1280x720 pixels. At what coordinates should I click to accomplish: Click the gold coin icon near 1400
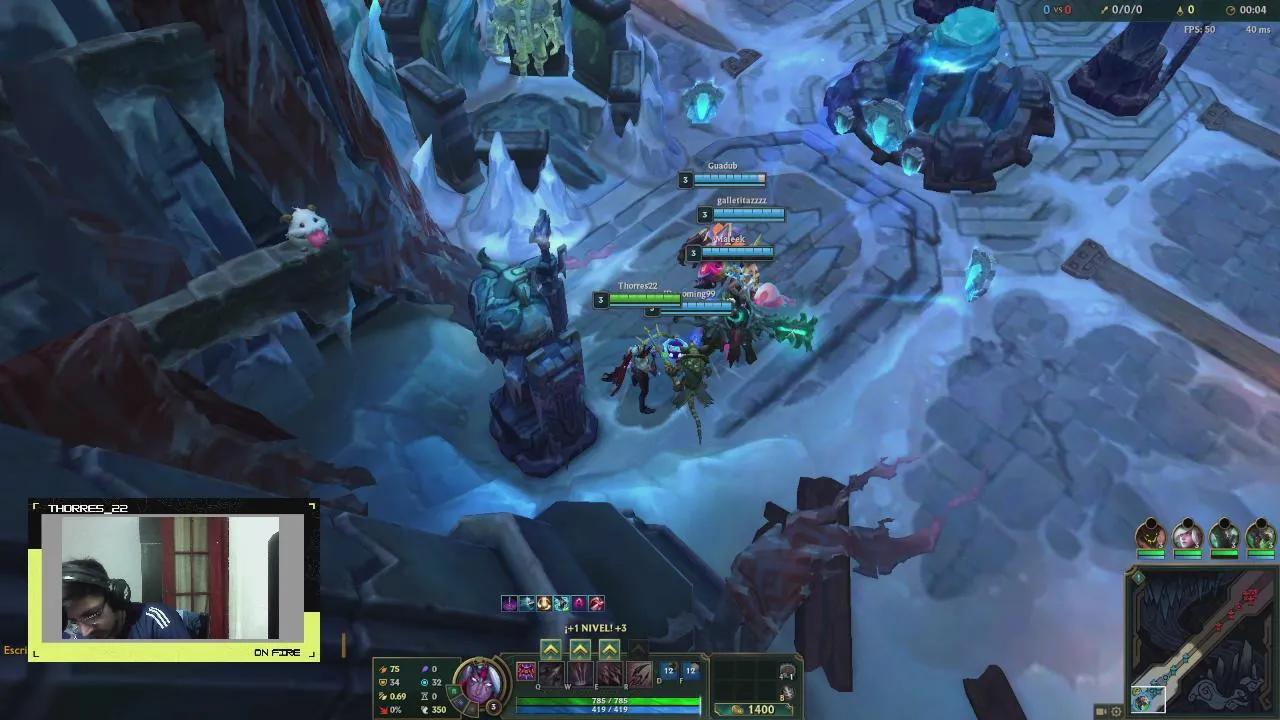739,709
